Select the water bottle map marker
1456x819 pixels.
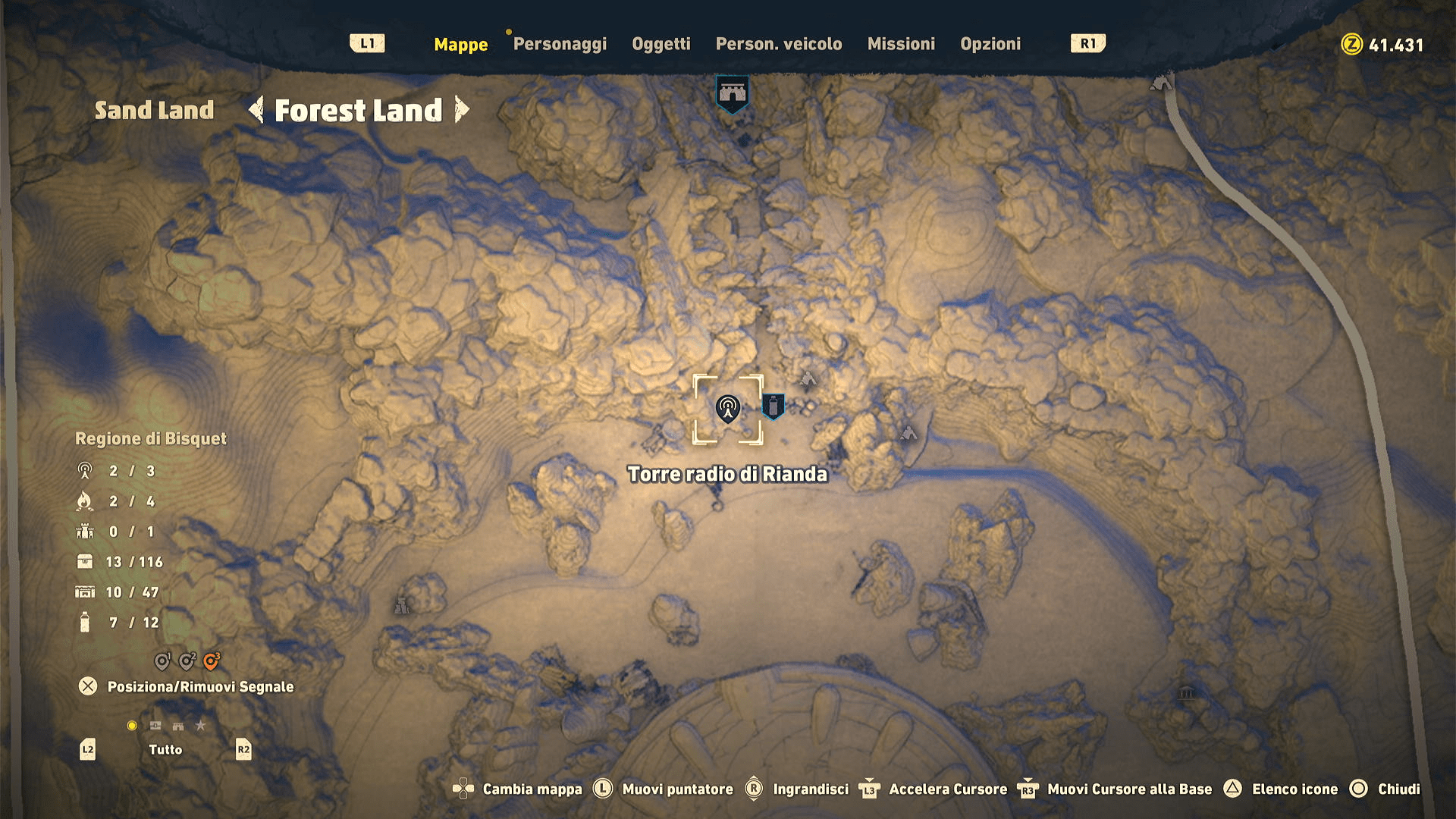(773, 406)
